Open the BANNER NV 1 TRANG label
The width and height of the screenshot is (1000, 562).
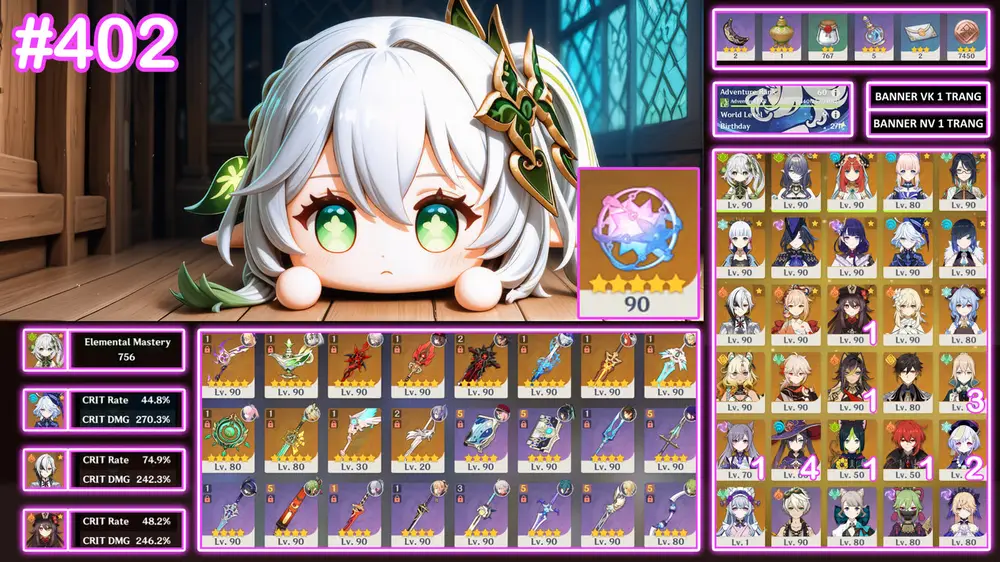point(928,123)
